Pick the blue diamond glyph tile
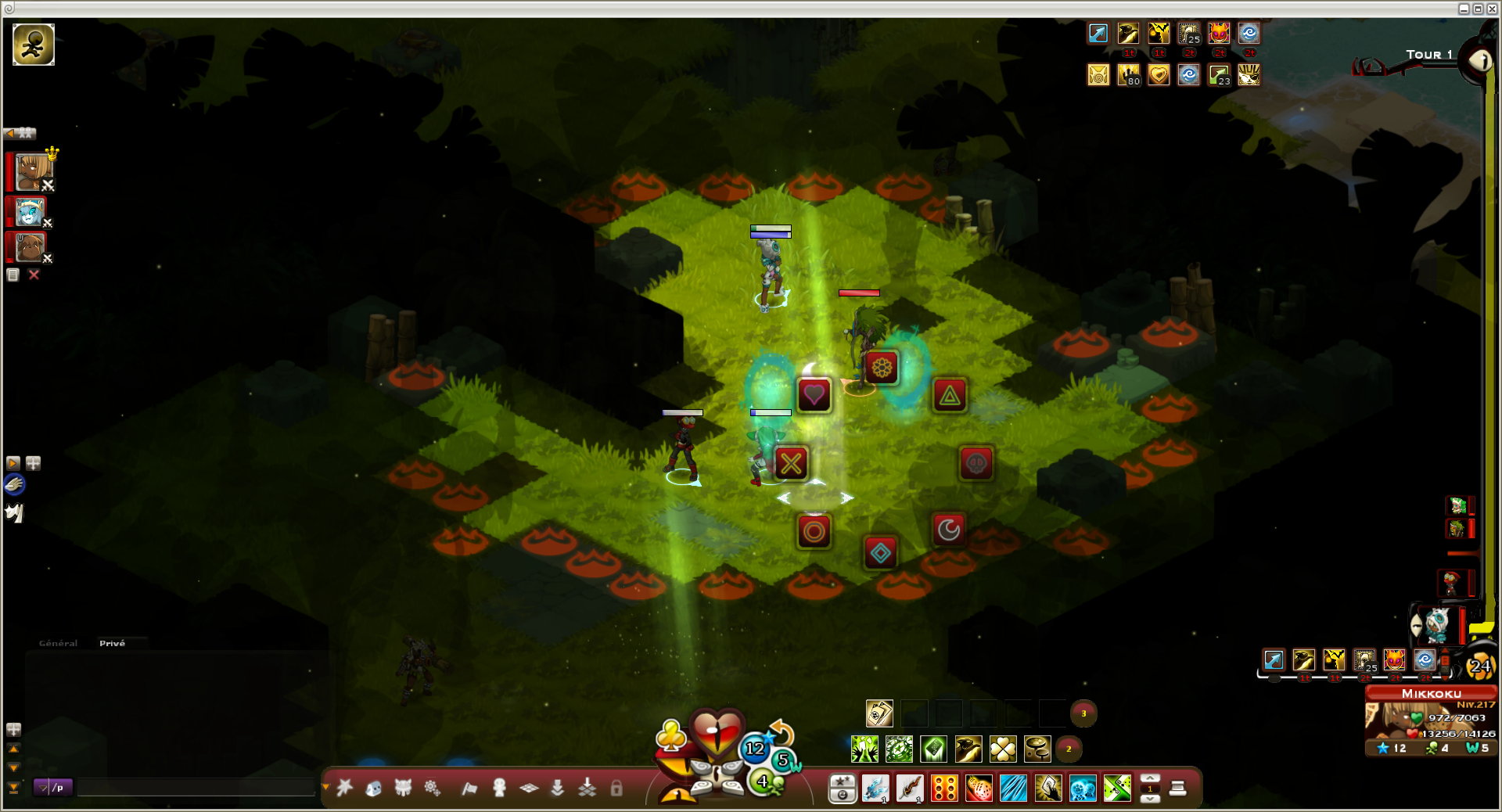Viewport: 1502px width, 812px height. tap(880, 553)
